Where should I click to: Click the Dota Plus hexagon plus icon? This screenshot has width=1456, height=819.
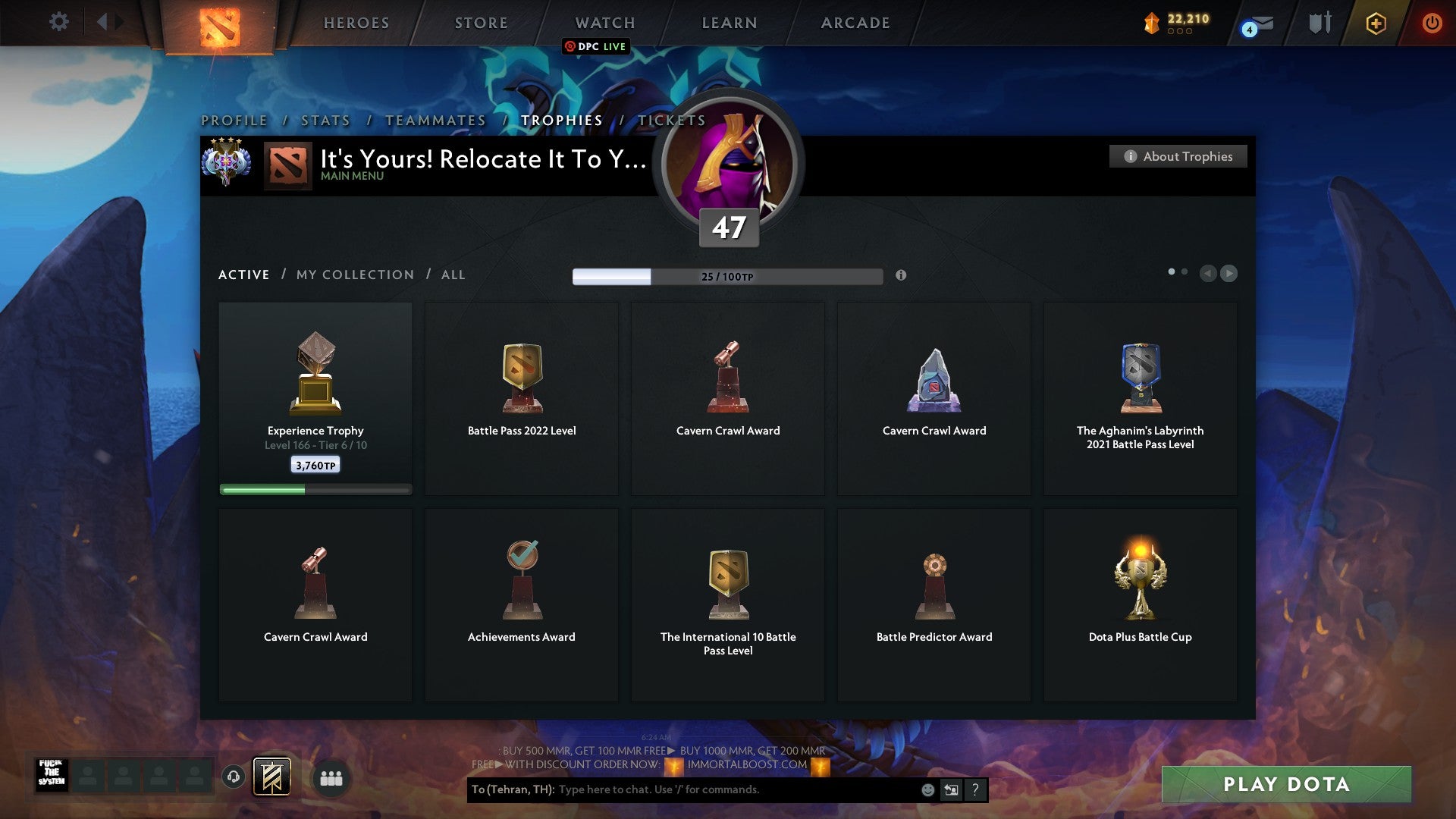[x=1376, y=23]
